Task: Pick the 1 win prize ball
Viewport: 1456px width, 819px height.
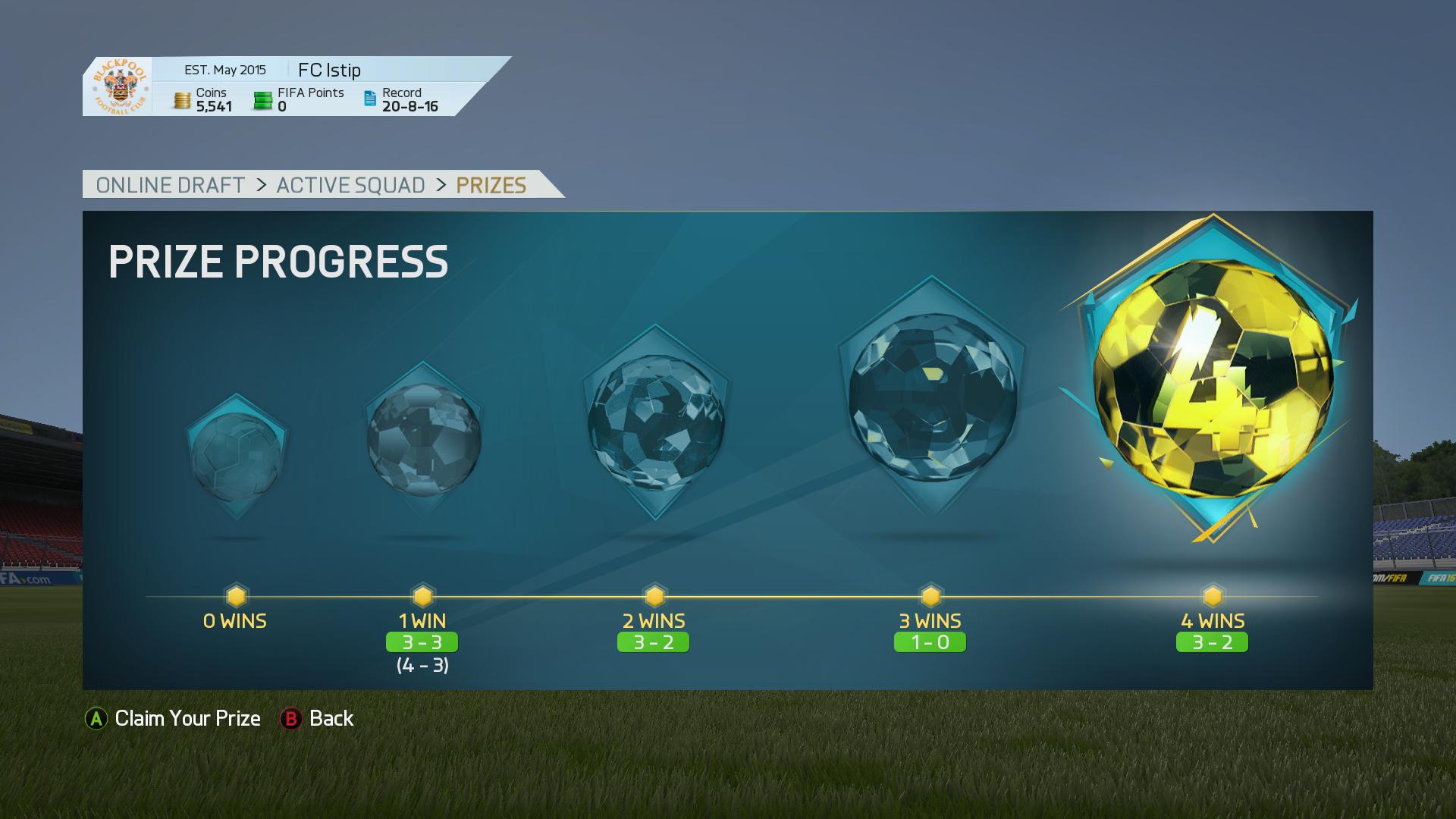Action: click(423, 440)
